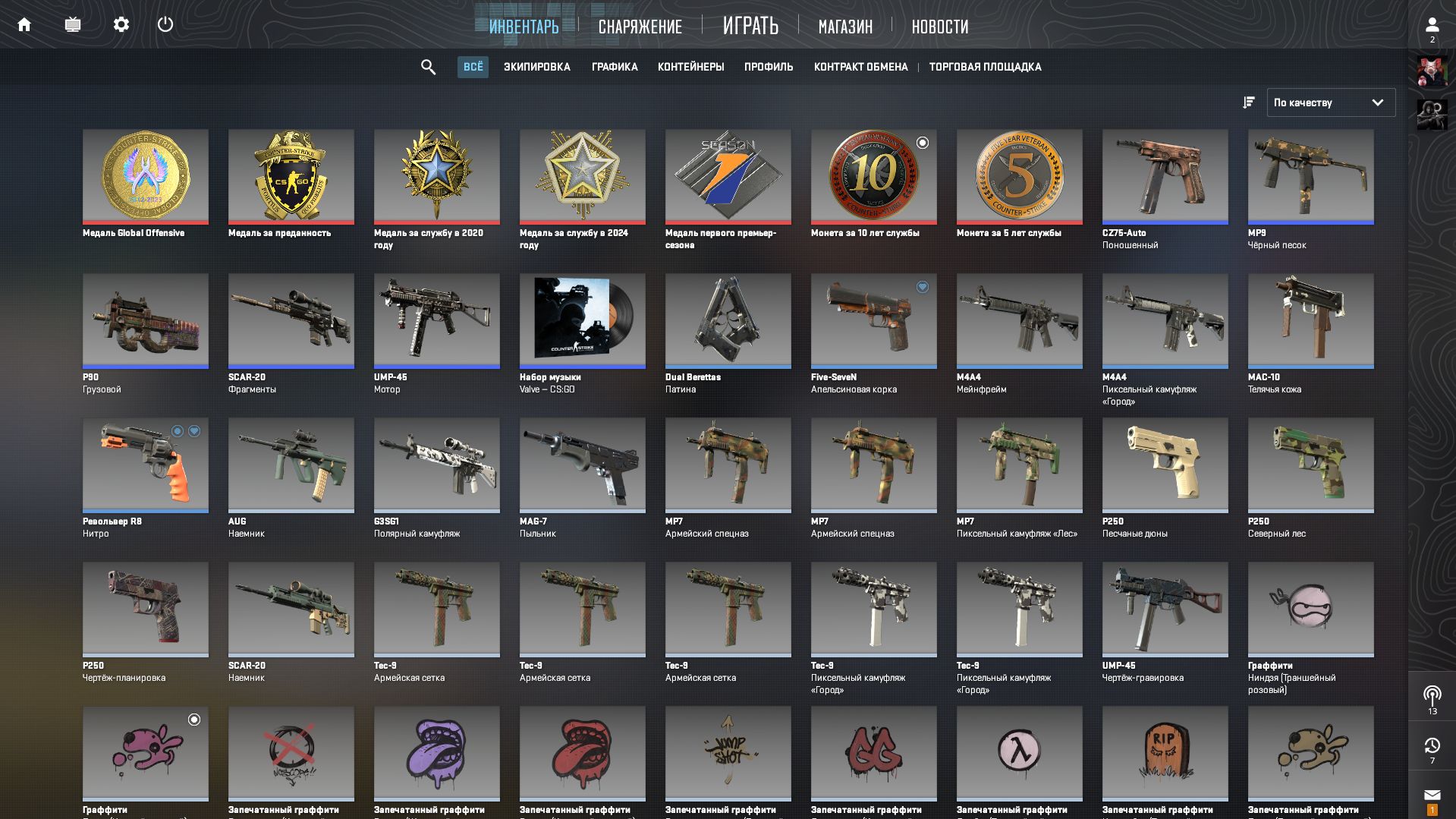
Task: Show only КОНТЕЙНЕРЫ items
Action: click(690, 68)
